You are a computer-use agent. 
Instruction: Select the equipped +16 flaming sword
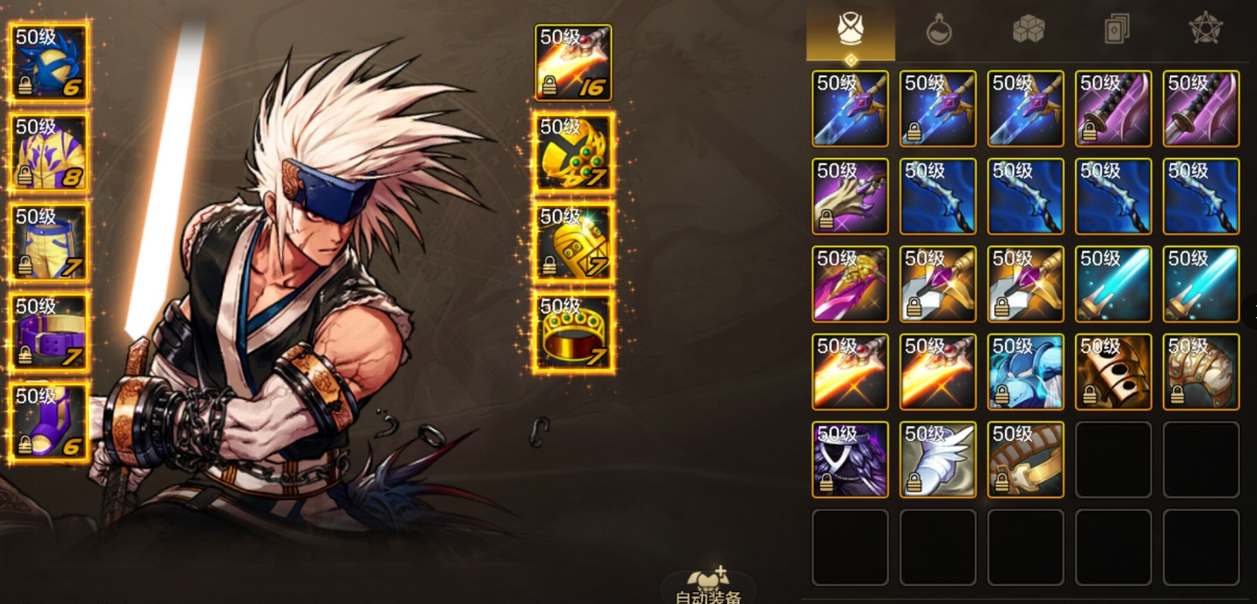point(574,62)
